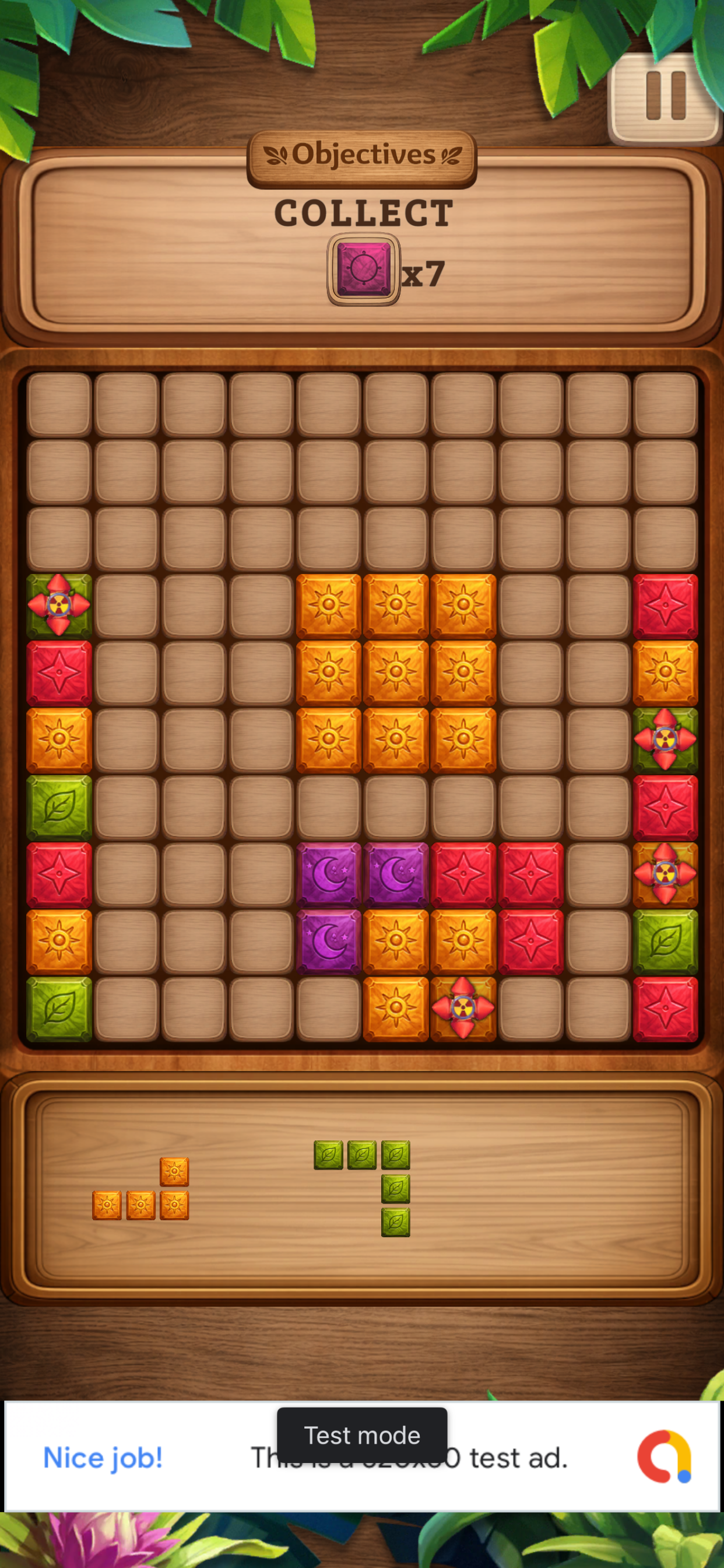Click the ad network logo icon
724x1568 pixels.
[664, 1457]
